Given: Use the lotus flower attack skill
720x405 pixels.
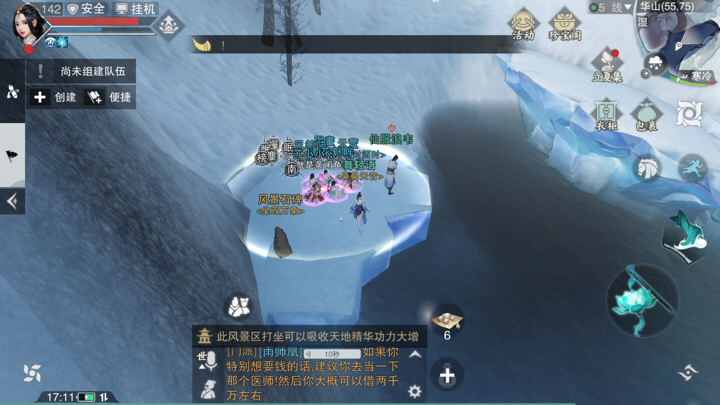Looking at the screenshot, I should [x=642, y=299].
